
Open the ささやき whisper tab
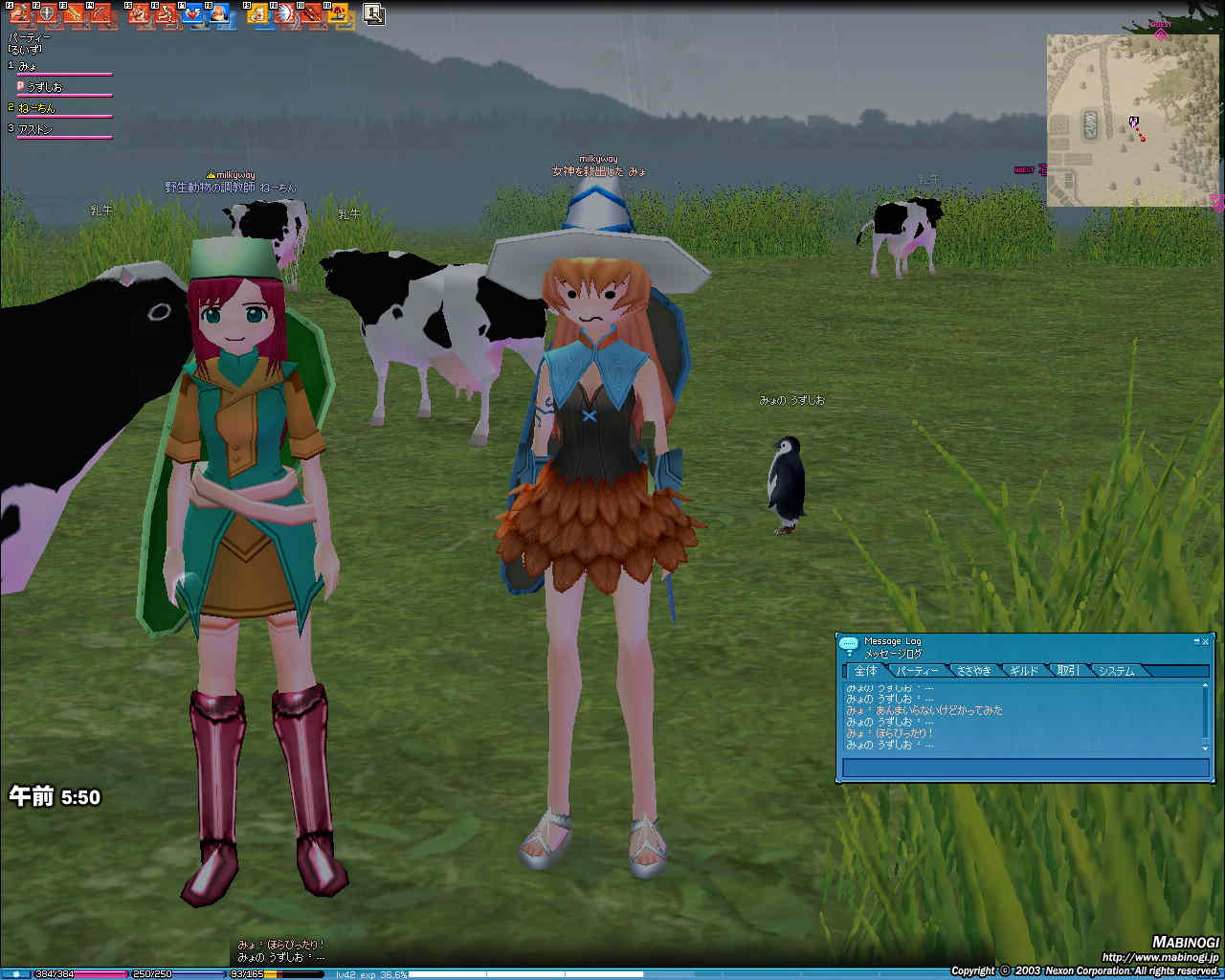point(973,671)
